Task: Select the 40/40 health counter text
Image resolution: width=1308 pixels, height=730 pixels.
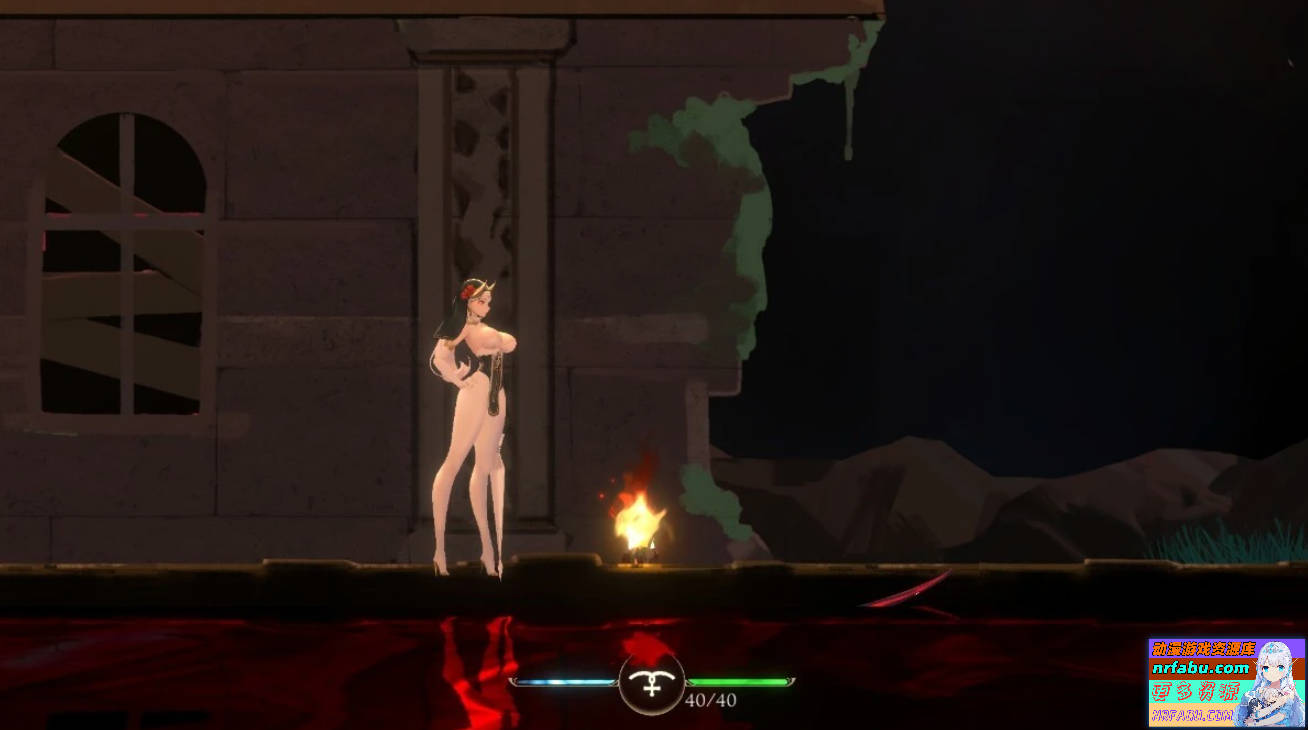Action: pos(709,699)
